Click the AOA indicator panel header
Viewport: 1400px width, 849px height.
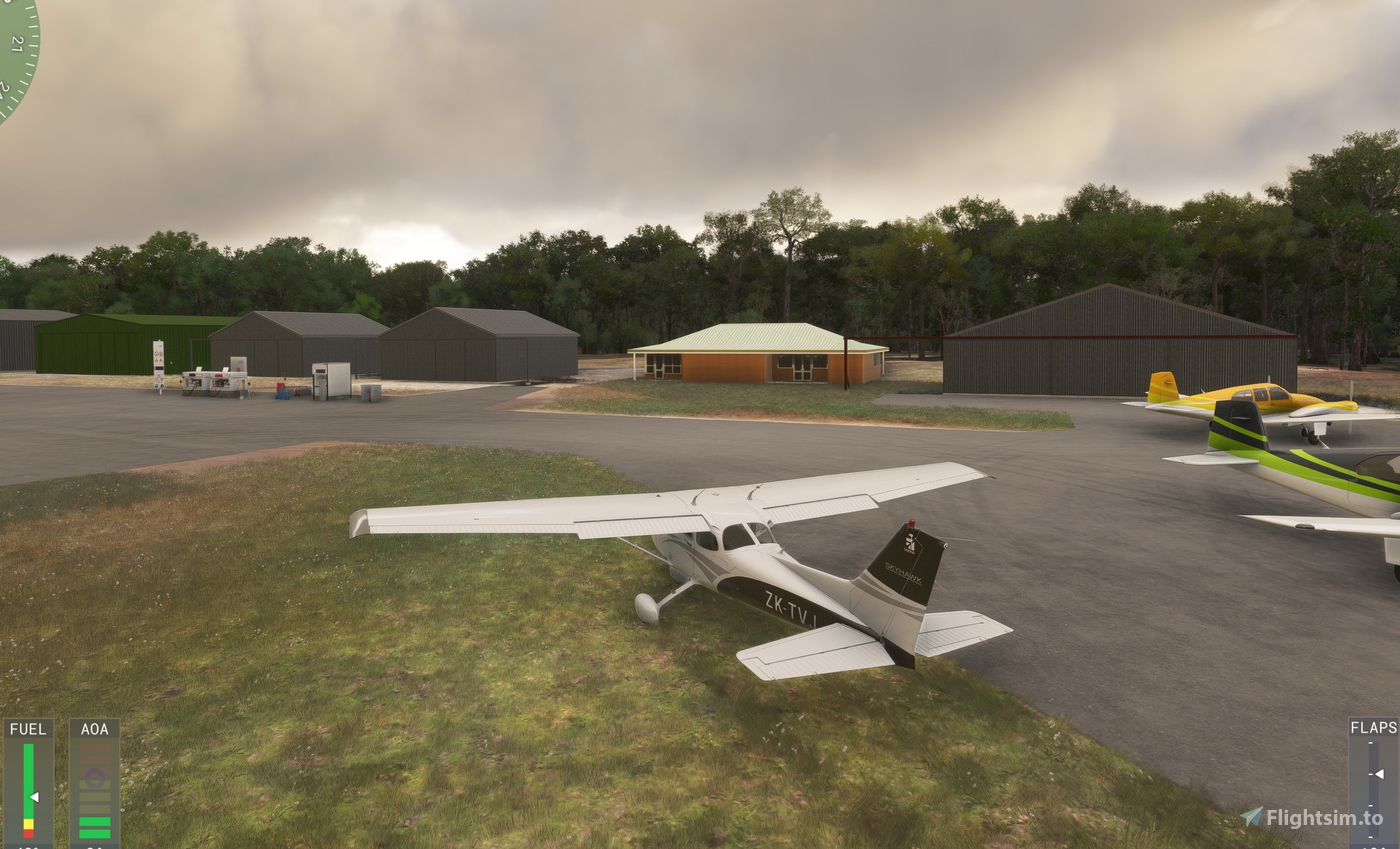93,729
